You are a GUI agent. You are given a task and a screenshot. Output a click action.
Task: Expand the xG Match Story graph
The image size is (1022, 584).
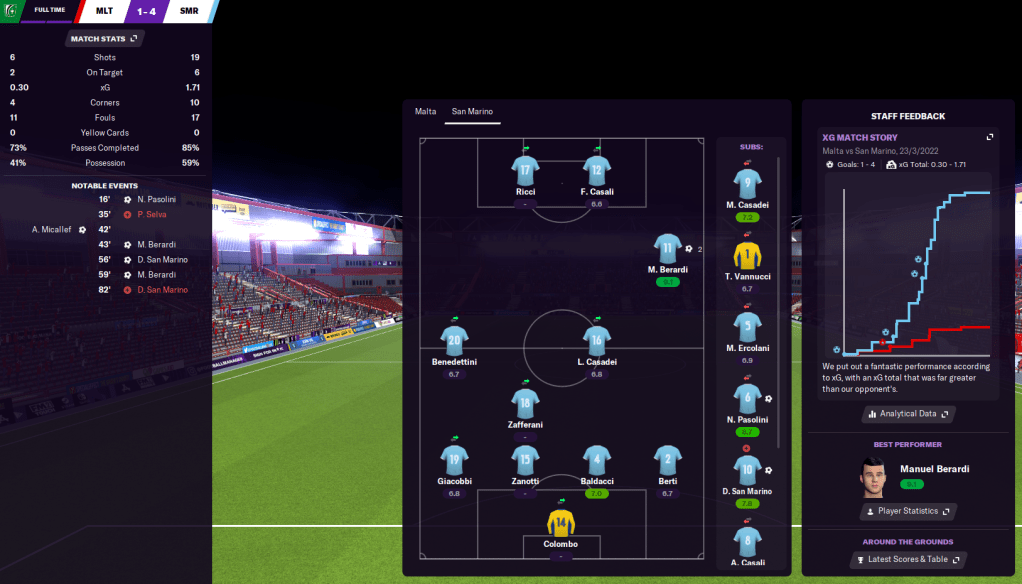[x=990, y=137]
